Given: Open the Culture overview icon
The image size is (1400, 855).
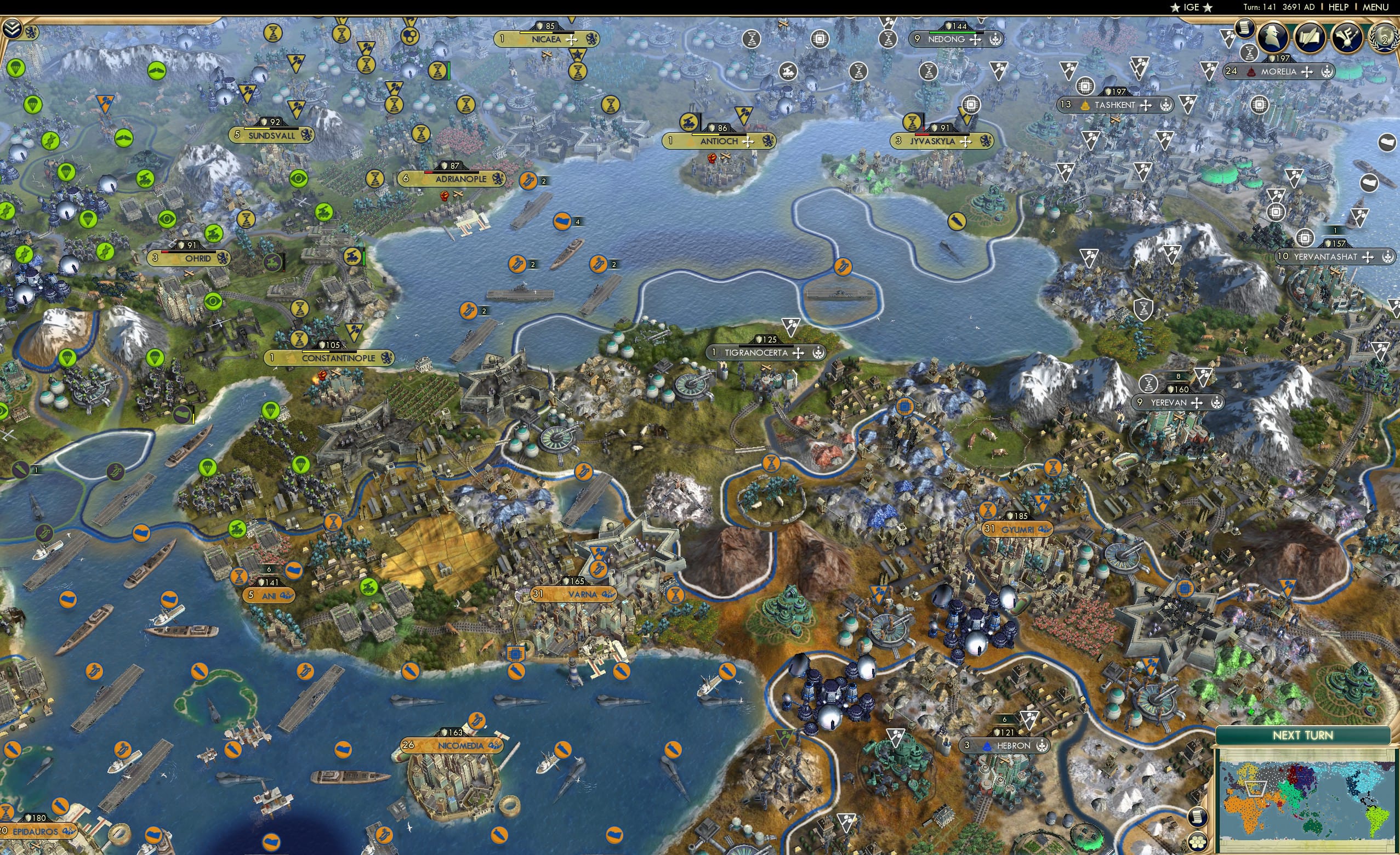Looking at the screenshot, I should point(1347,35).
